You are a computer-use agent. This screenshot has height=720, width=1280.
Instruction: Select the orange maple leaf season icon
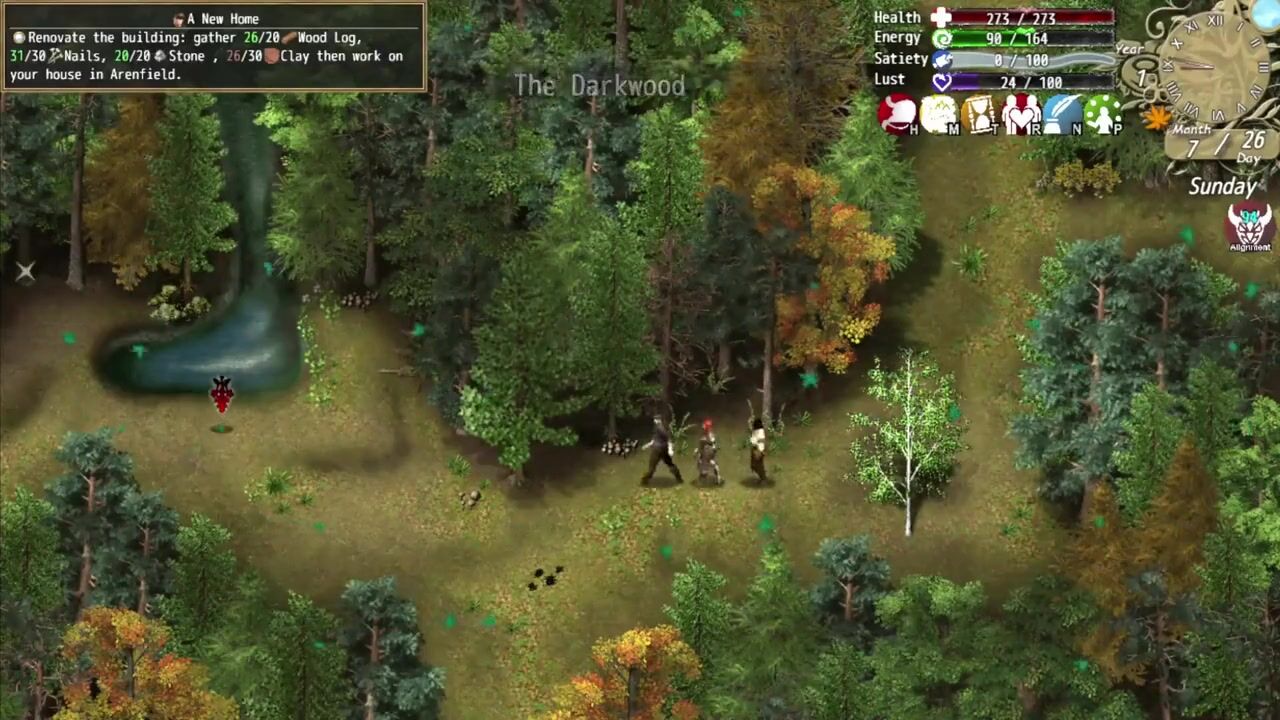(1157, 118)
